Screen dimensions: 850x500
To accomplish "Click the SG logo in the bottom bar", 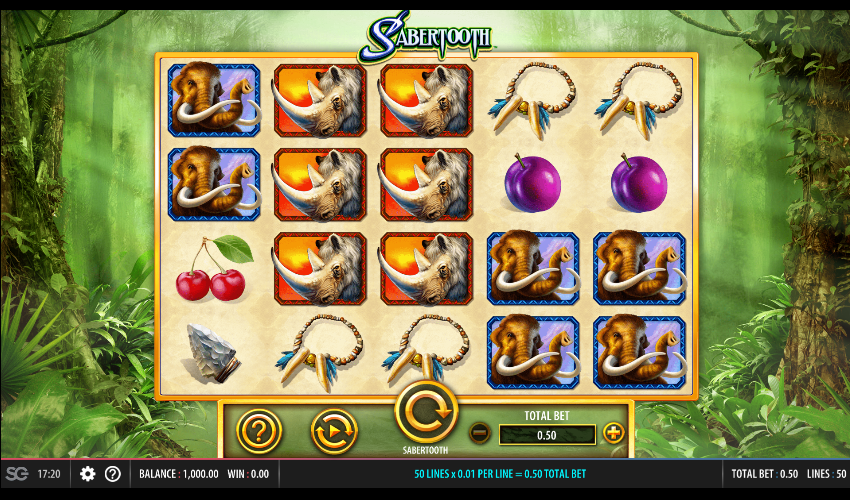I will 17,473.
